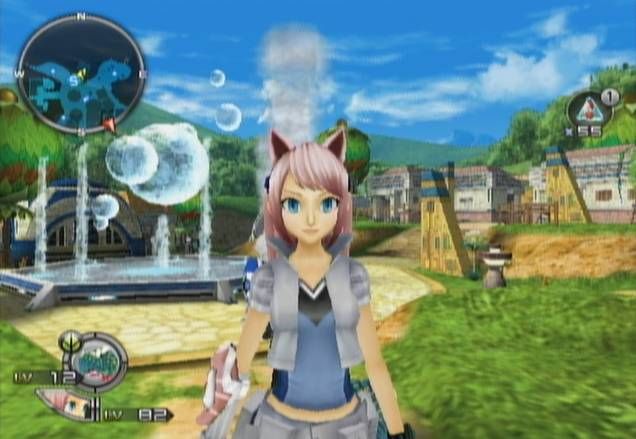Image resolution: width=636 pixels, height=439 pixels.
Task: Click the green monster portrait icon
Action: (97, 361)
